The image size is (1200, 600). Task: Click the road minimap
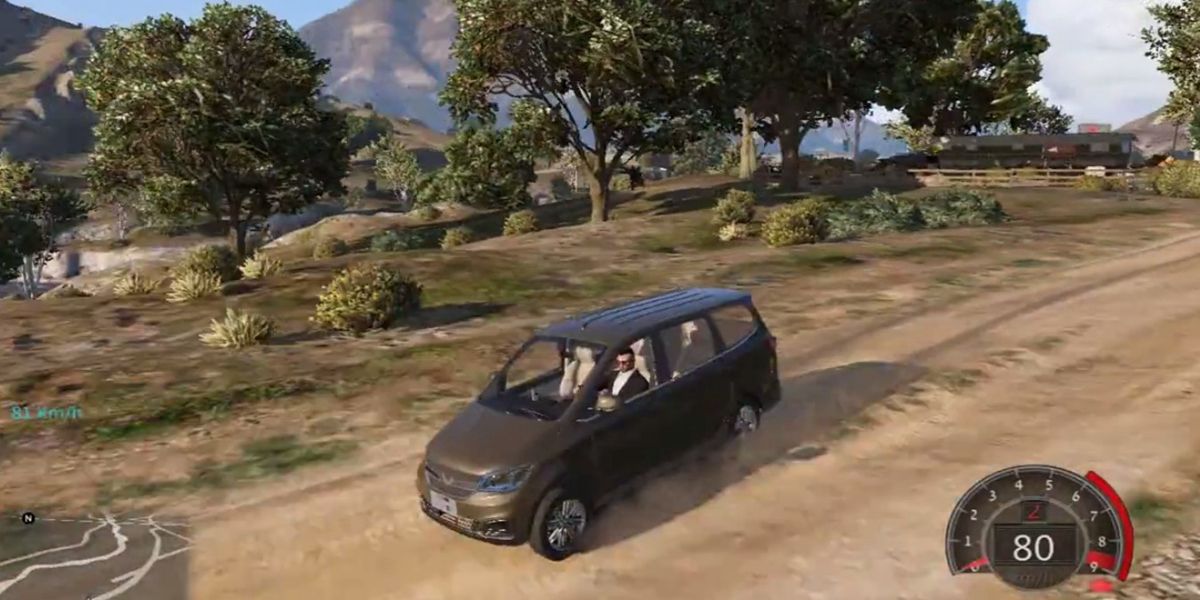95,558
